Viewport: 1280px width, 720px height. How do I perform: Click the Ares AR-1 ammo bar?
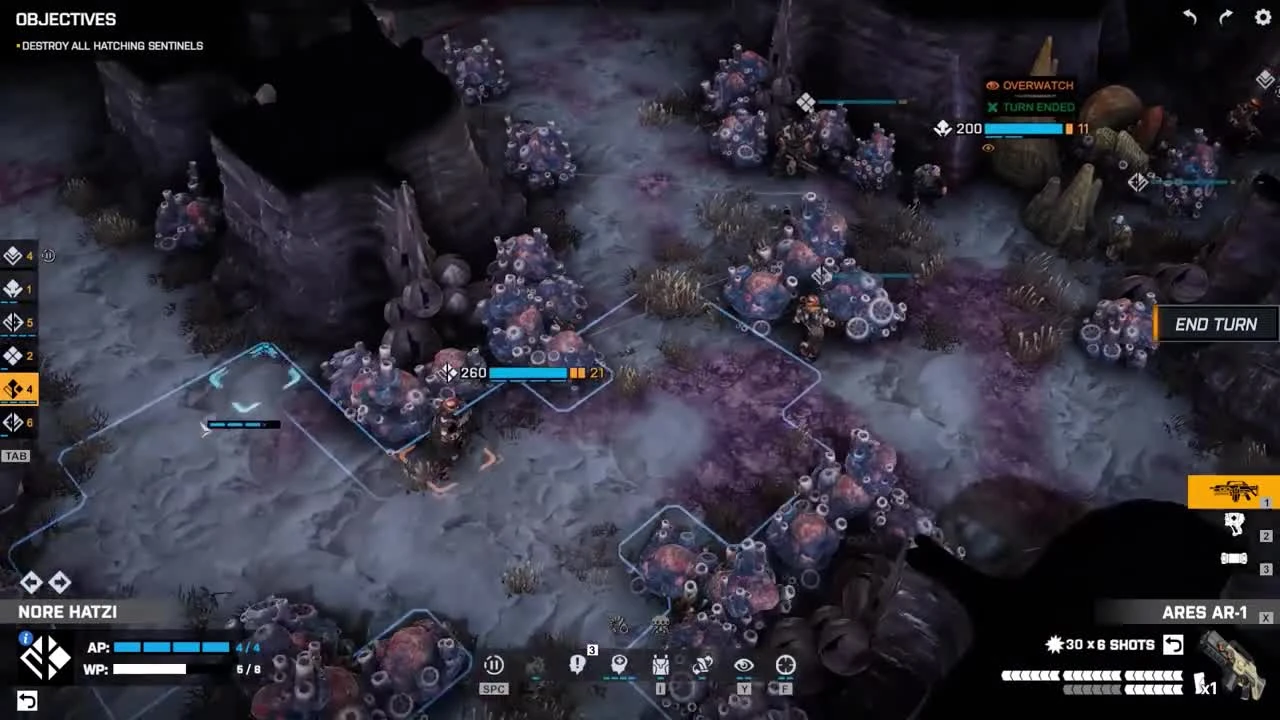(1090, 676)
